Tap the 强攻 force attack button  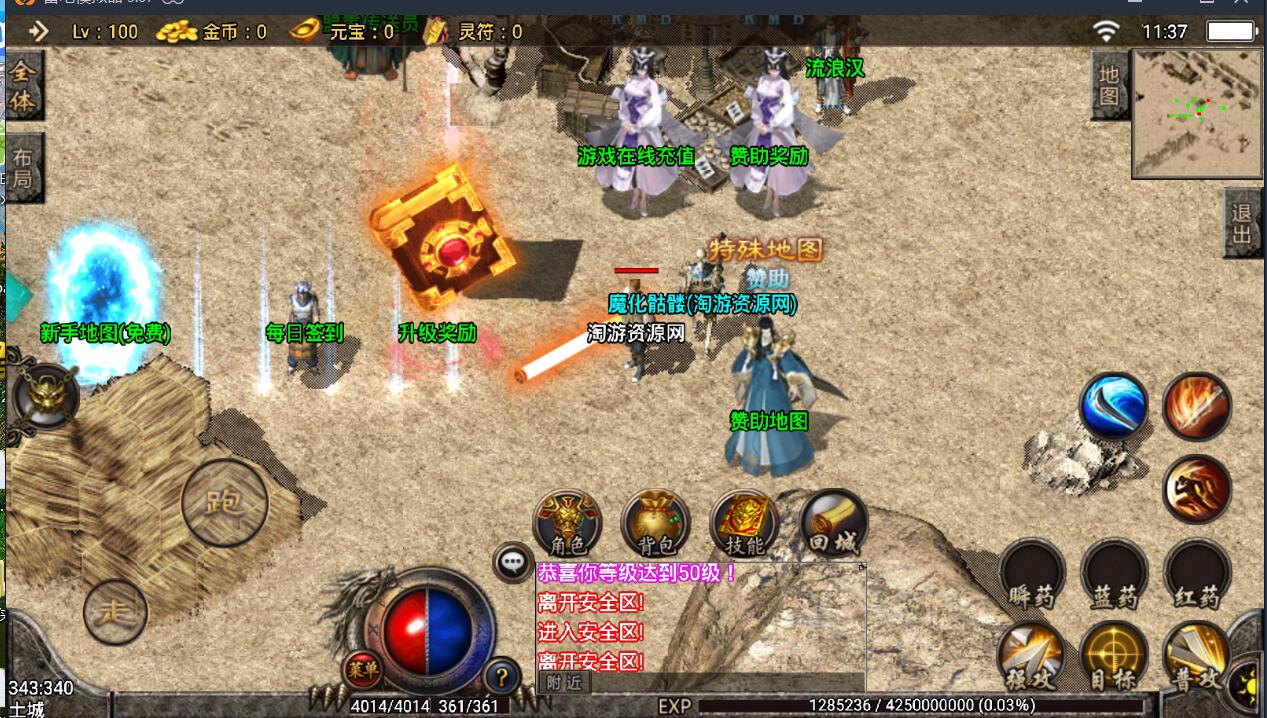click(1030, 655)
